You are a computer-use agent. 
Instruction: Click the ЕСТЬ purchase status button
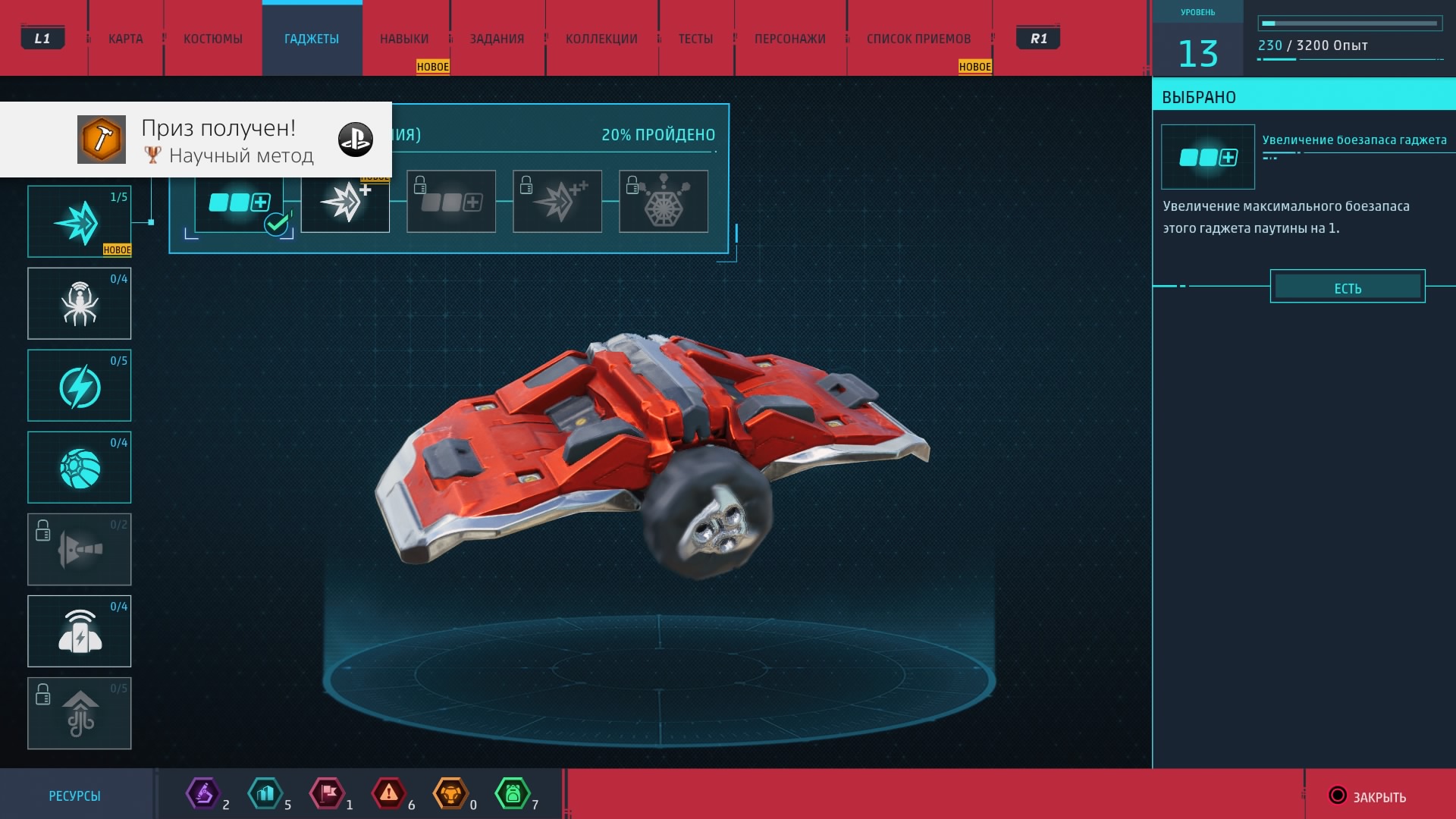(x=1348, y=287)
